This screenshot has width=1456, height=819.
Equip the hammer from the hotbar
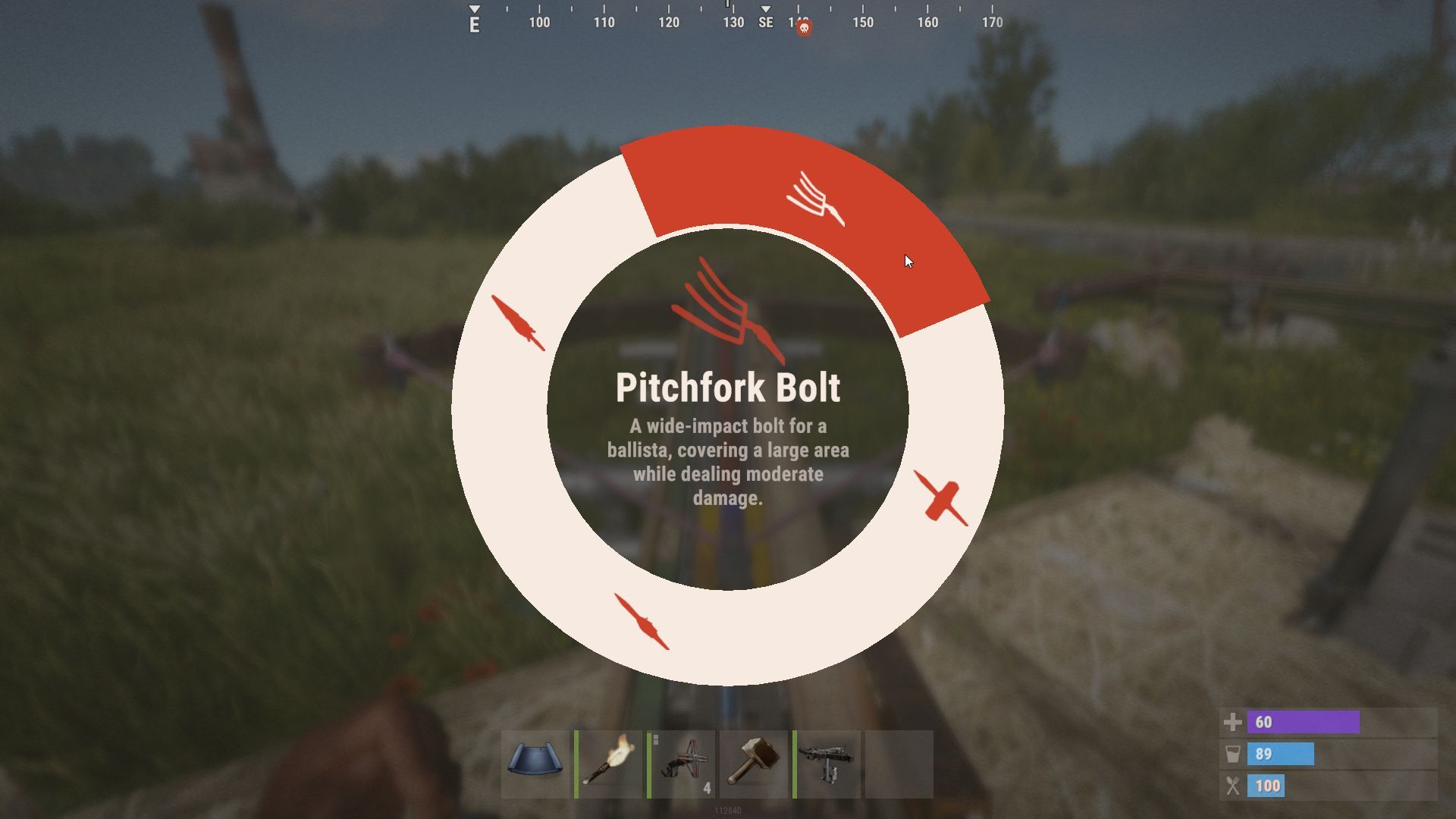pos(754,764)
